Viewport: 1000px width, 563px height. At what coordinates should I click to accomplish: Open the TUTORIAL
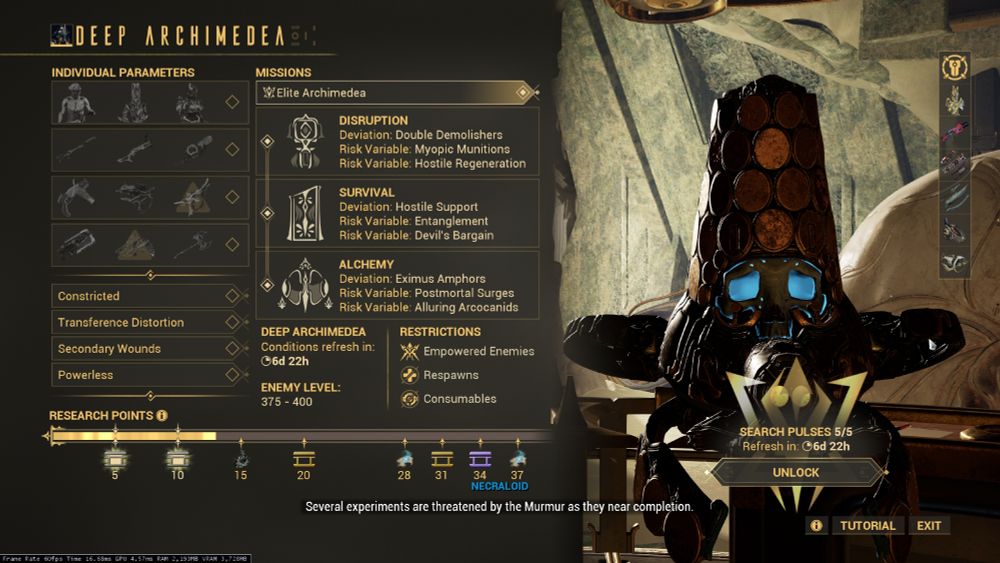tap(867, 525)
